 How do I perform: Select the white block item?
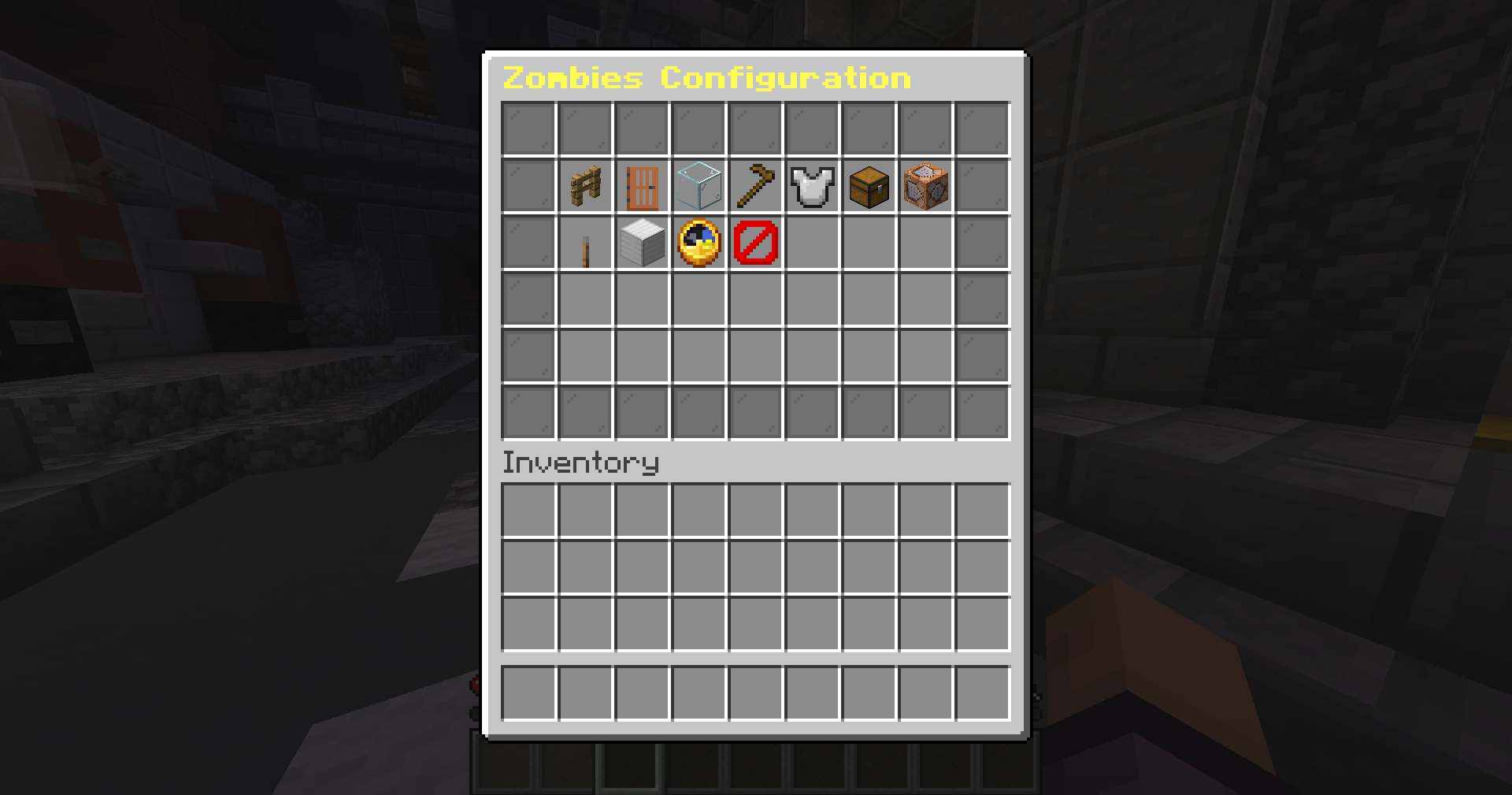(642, 241)
